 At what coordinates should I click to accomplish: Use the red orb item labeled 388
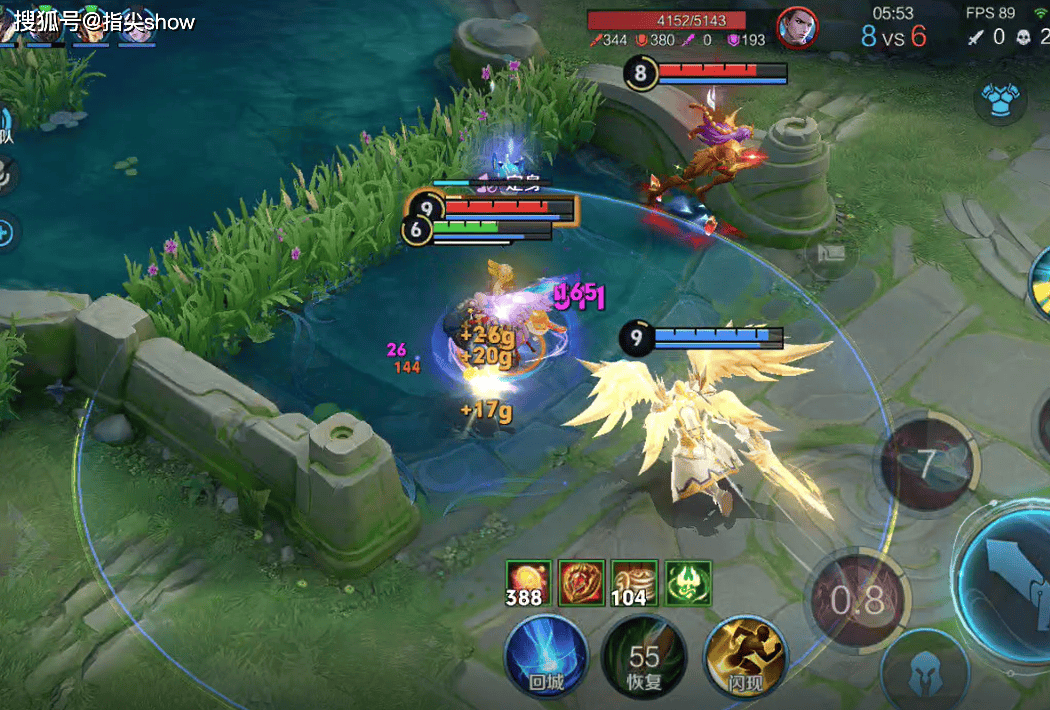point(526,582)
